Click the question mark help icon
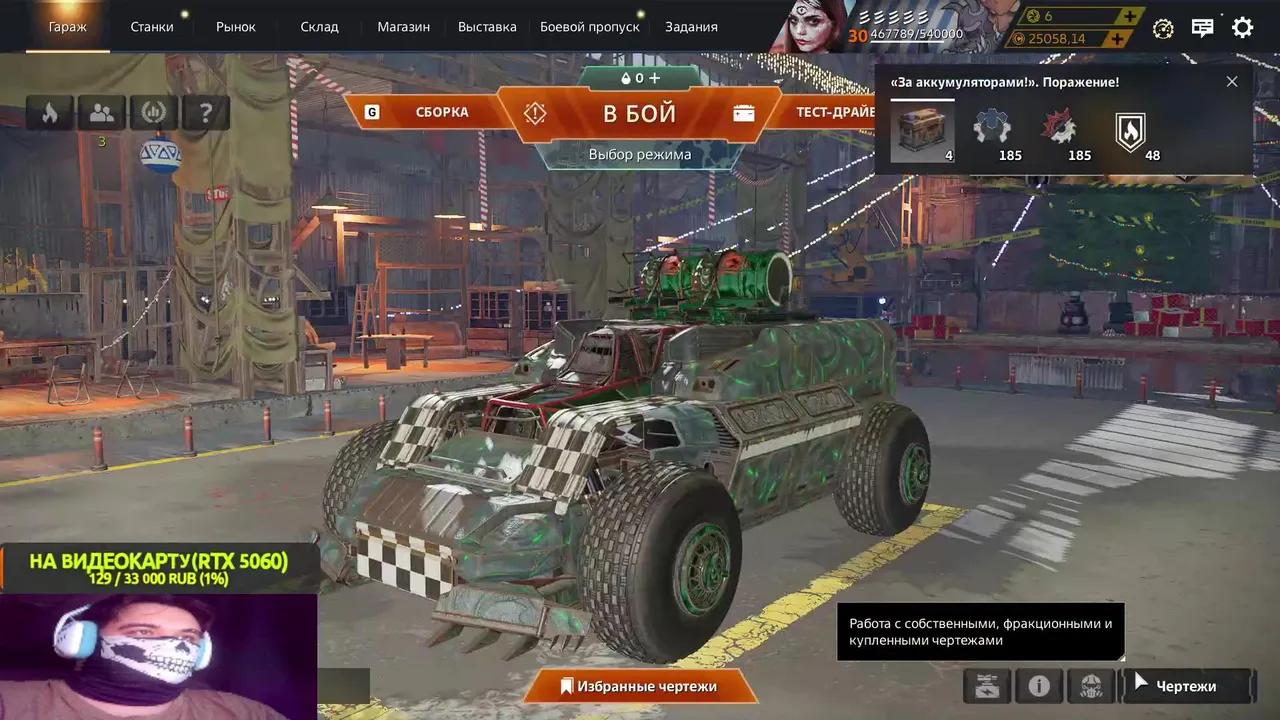 [x=205, y=112]
